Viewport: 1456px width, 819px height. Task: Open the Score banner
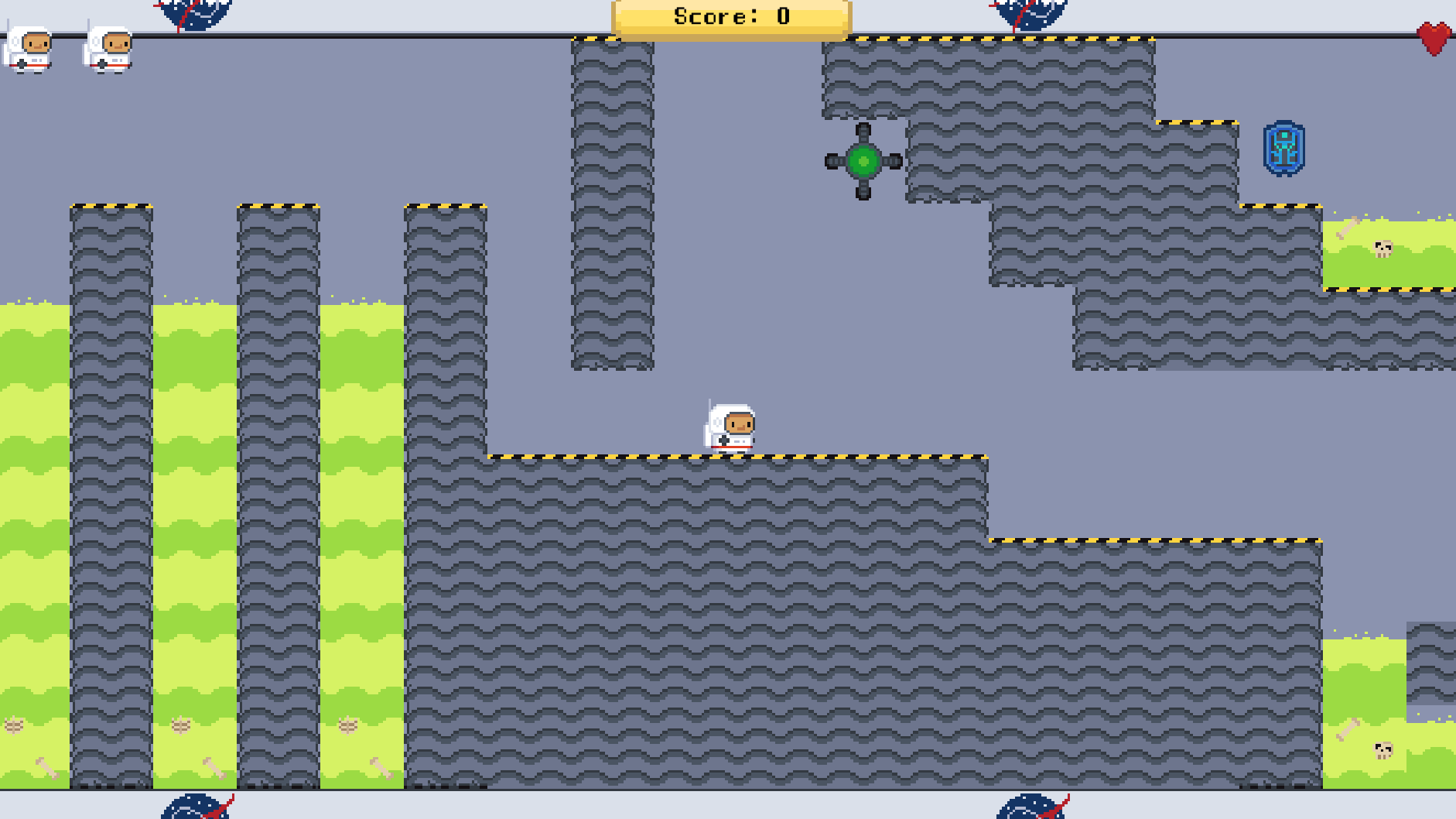point(730,17)
